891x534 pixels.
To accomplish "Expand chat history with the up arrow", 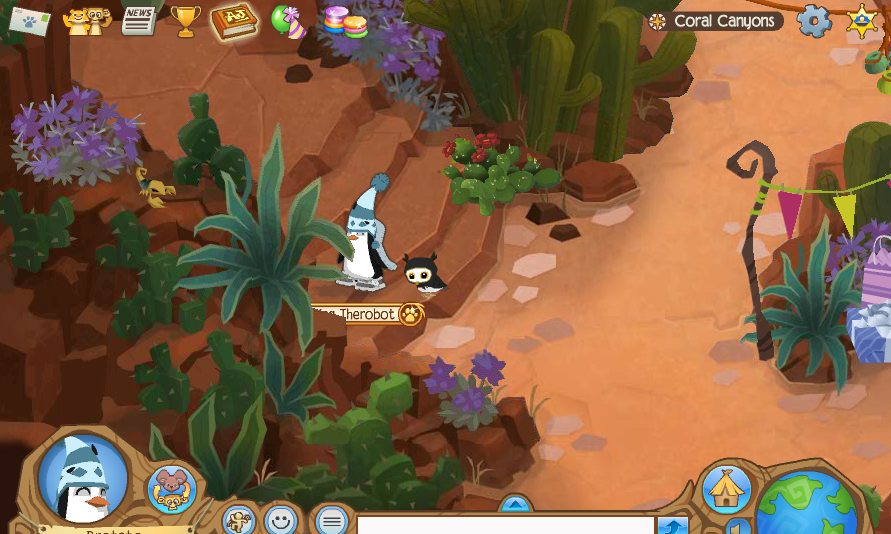I will tap(515, 504).
